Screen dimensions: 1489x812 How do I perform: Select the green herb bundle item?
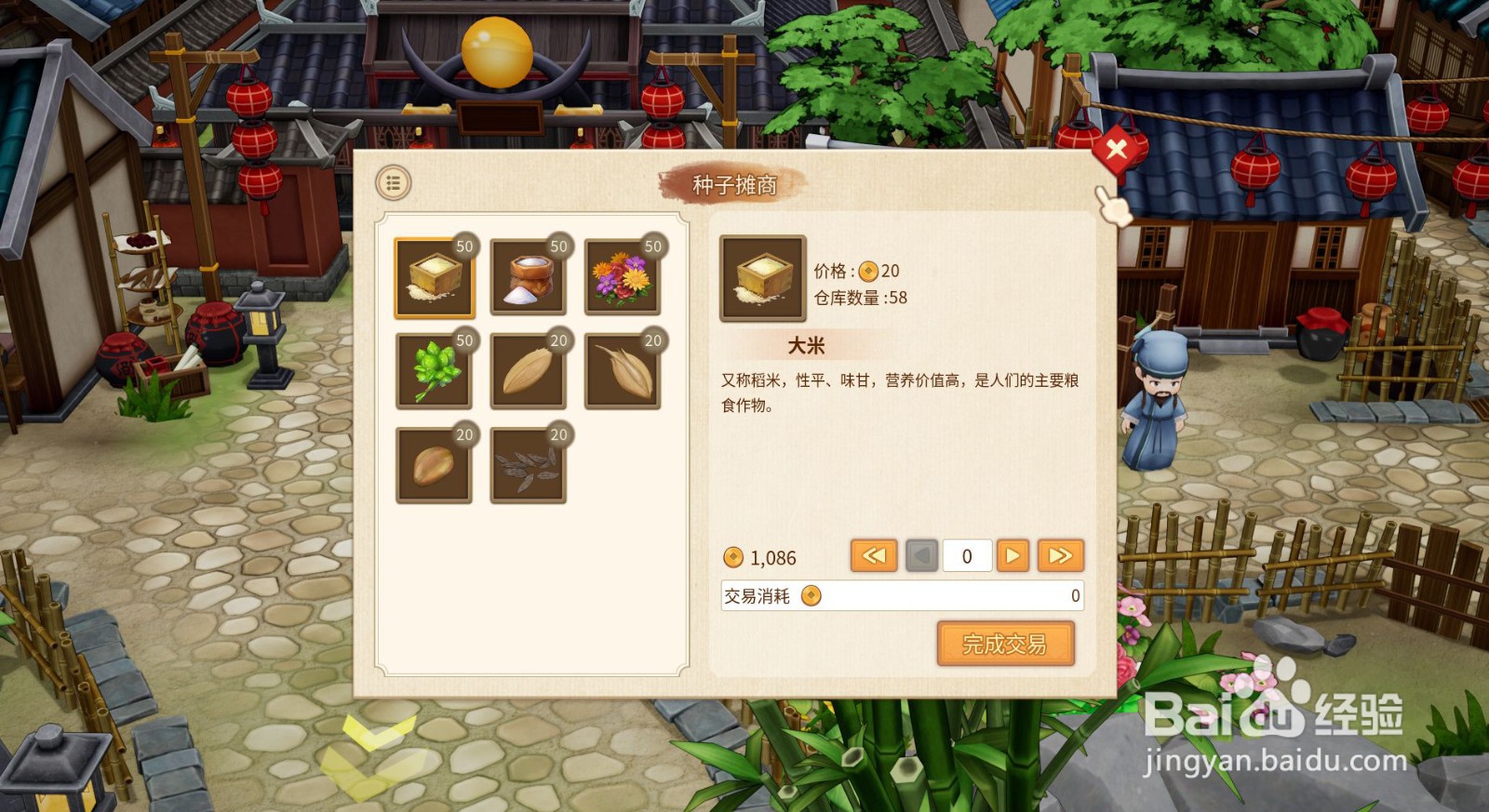434,370
